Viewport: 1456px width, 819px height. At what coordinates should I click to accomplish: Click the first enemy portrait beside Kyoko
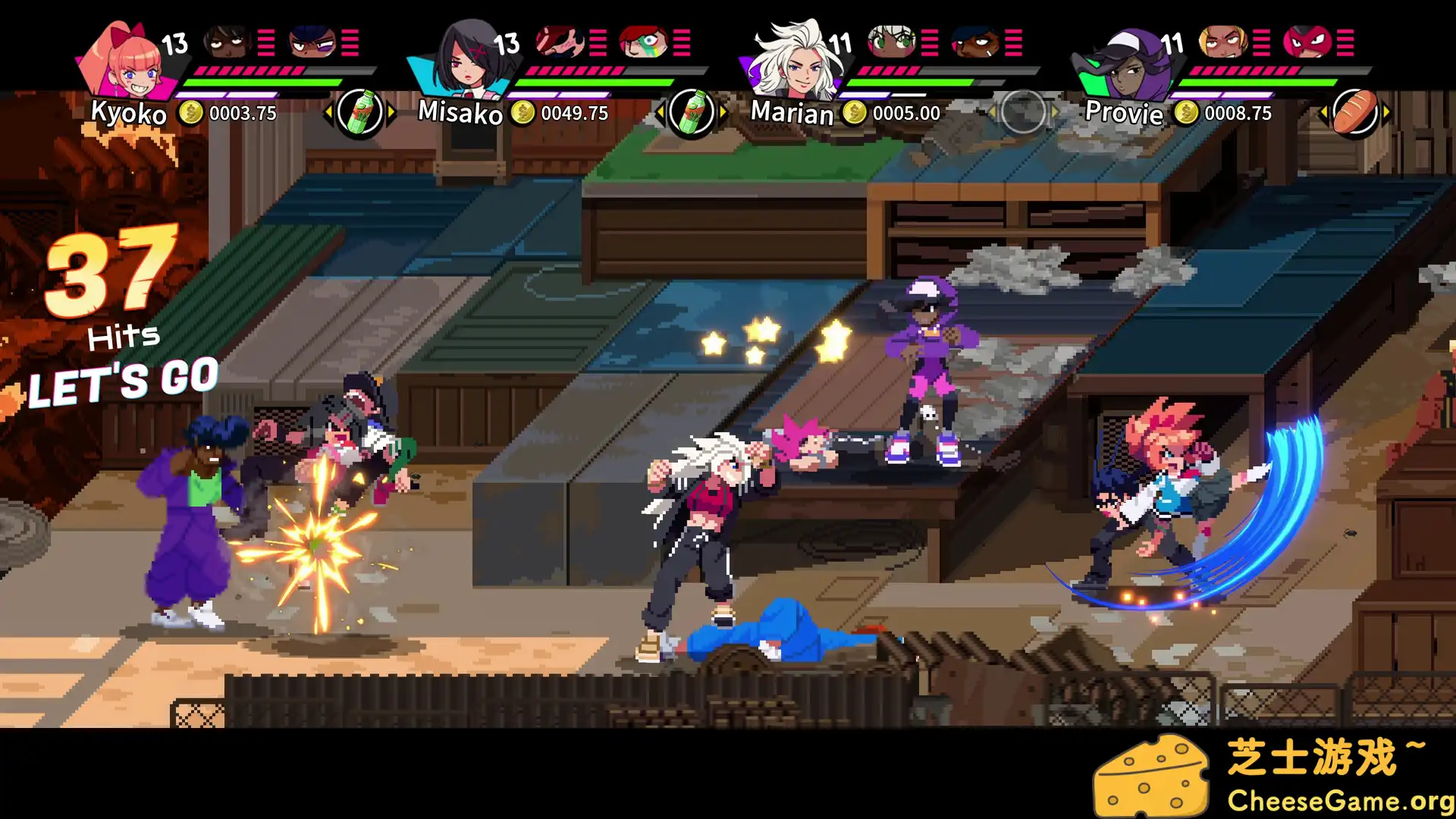click(x=225, y=42)
